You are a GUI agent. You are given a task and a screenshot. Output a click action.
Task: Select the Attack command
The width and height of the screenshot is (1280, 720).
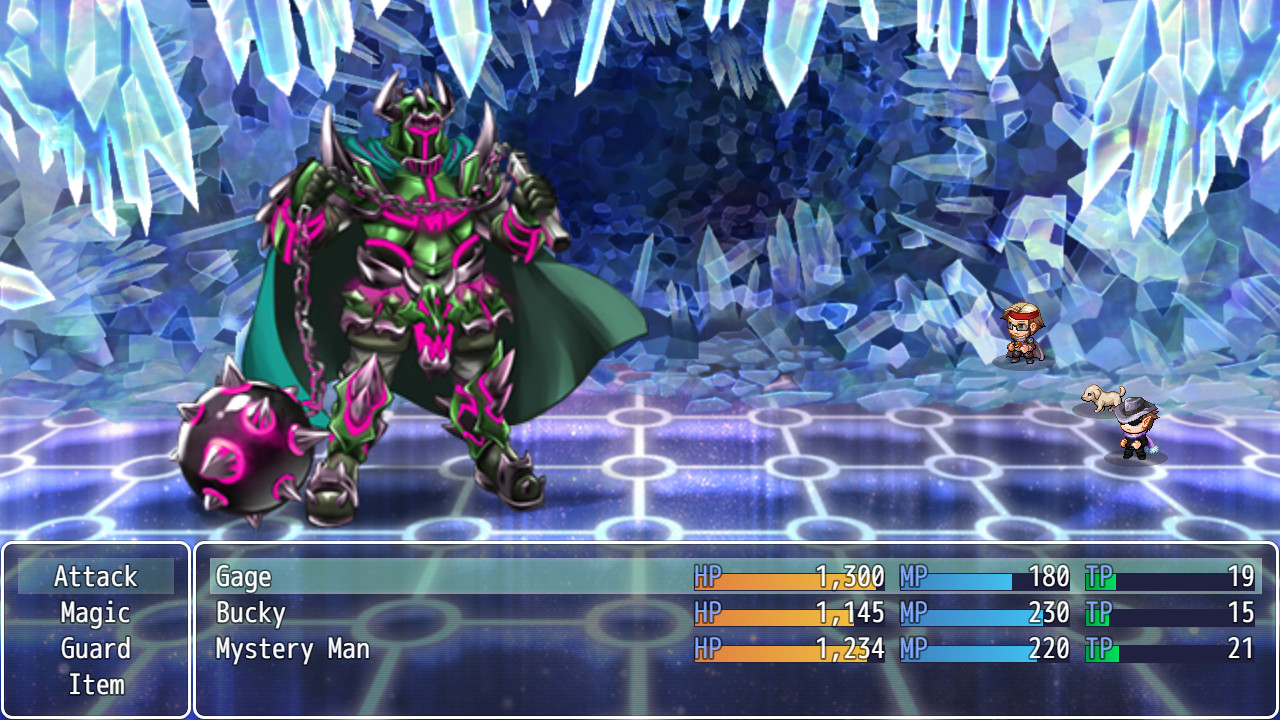97,577
